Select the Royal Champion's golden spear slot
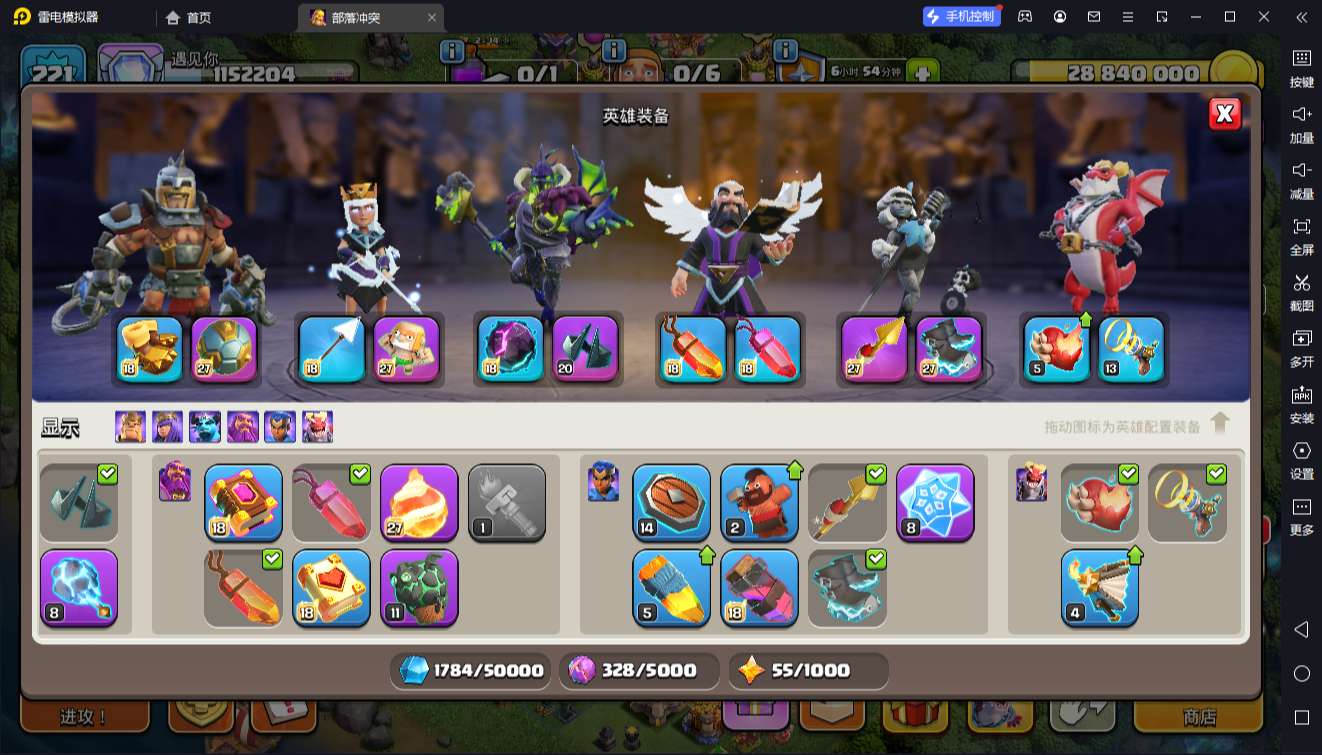Image resolution: width=1322 pixels, height=755 pixels. [x=874, y=350]
